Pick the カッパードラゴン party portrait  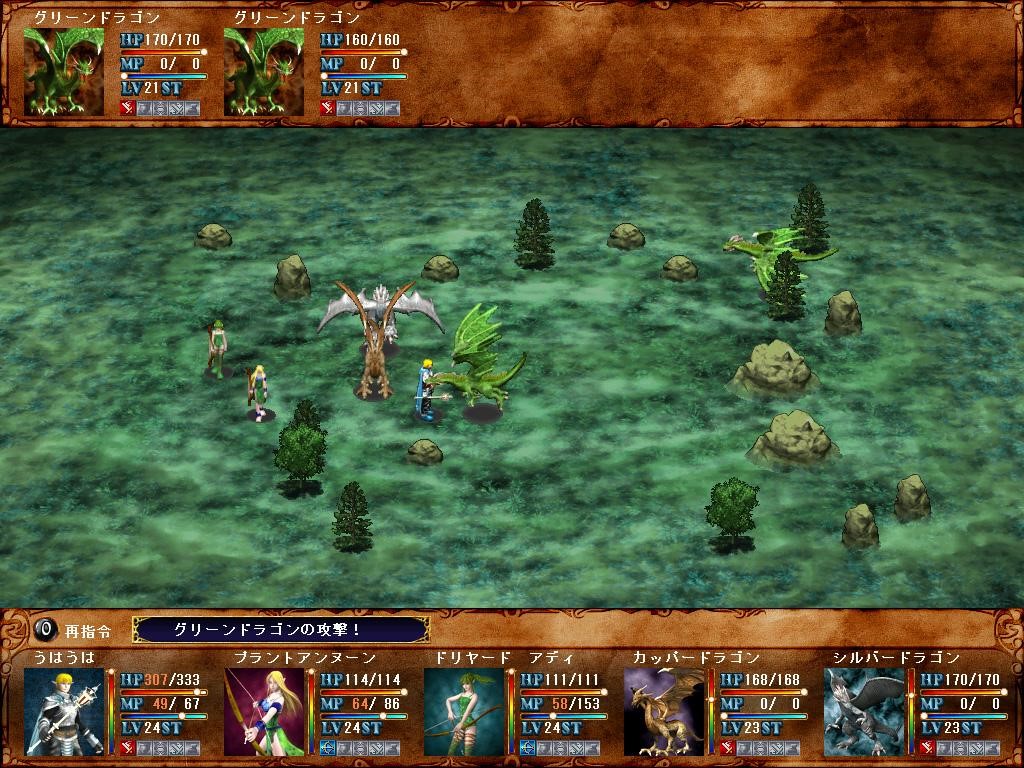[x=664, y=711]
